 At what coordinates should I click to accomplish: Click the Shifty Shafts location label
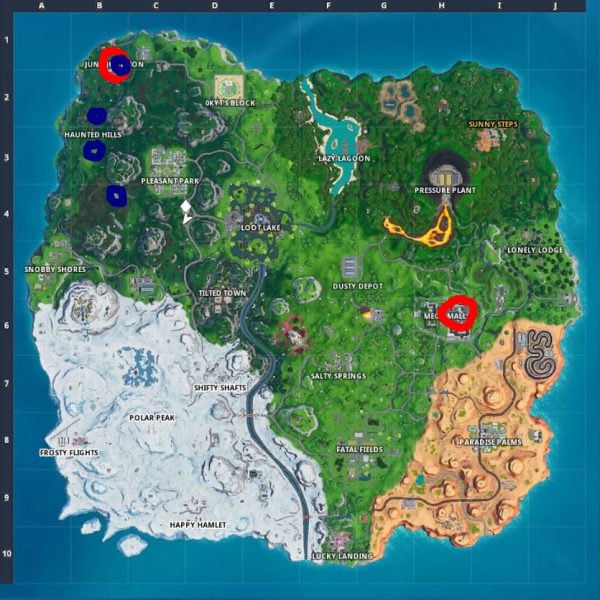pyautogui.click(x=220, y=388)
